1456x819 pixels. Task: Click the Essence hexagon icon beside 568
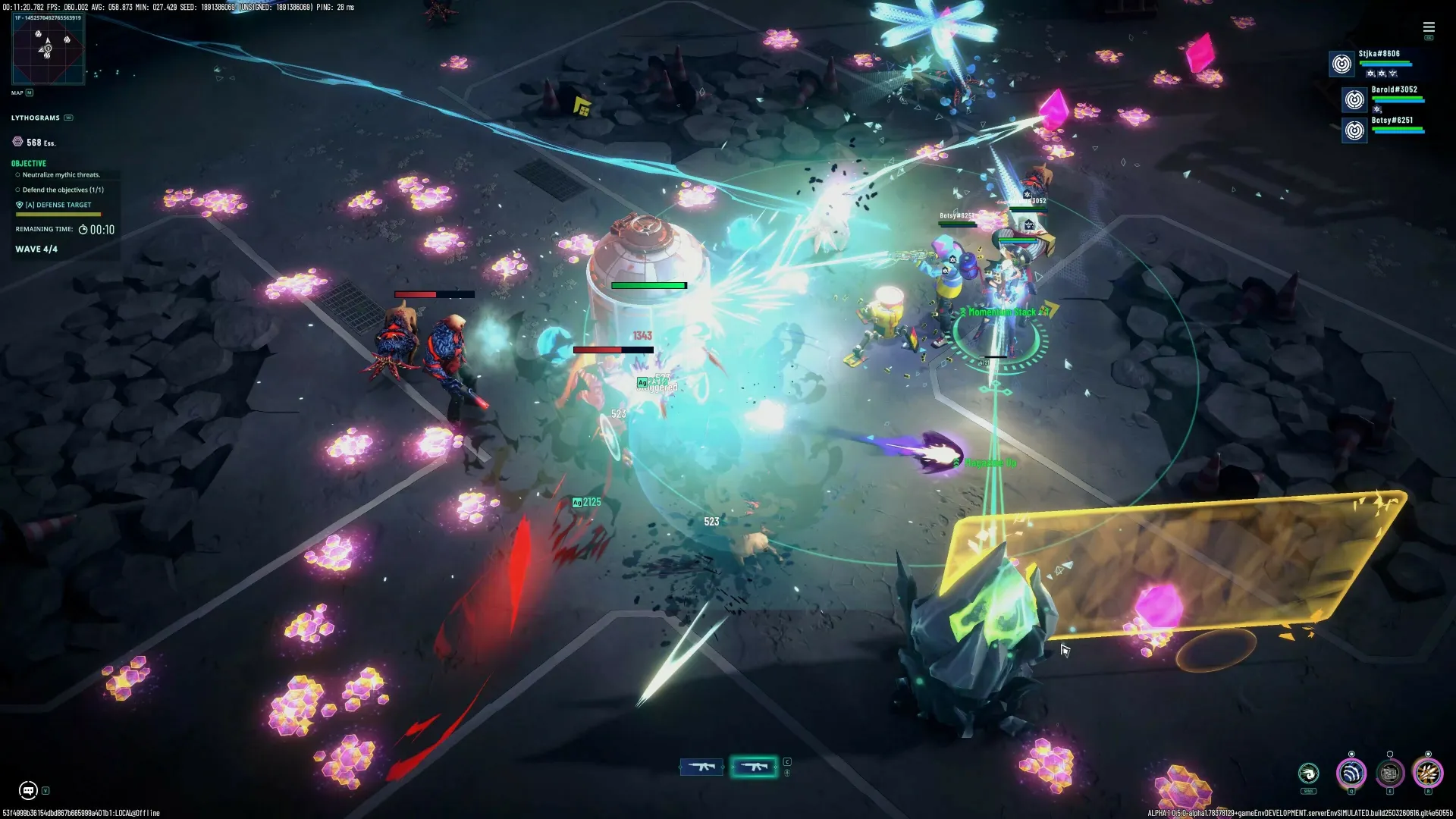point(19,142)
